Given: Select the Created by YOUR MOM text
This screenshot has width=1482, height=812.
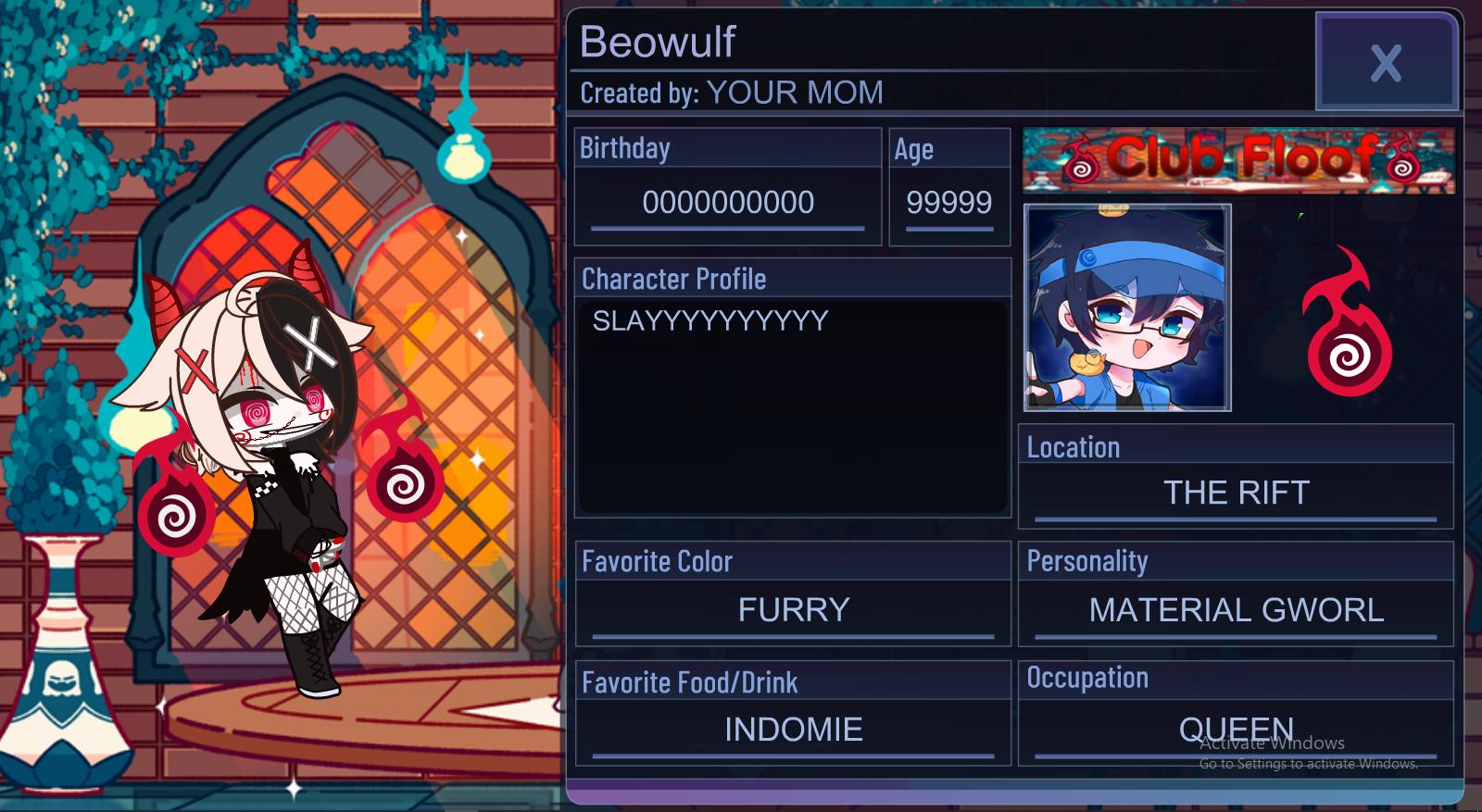Looking at the screenshot, I should point(731,93).
